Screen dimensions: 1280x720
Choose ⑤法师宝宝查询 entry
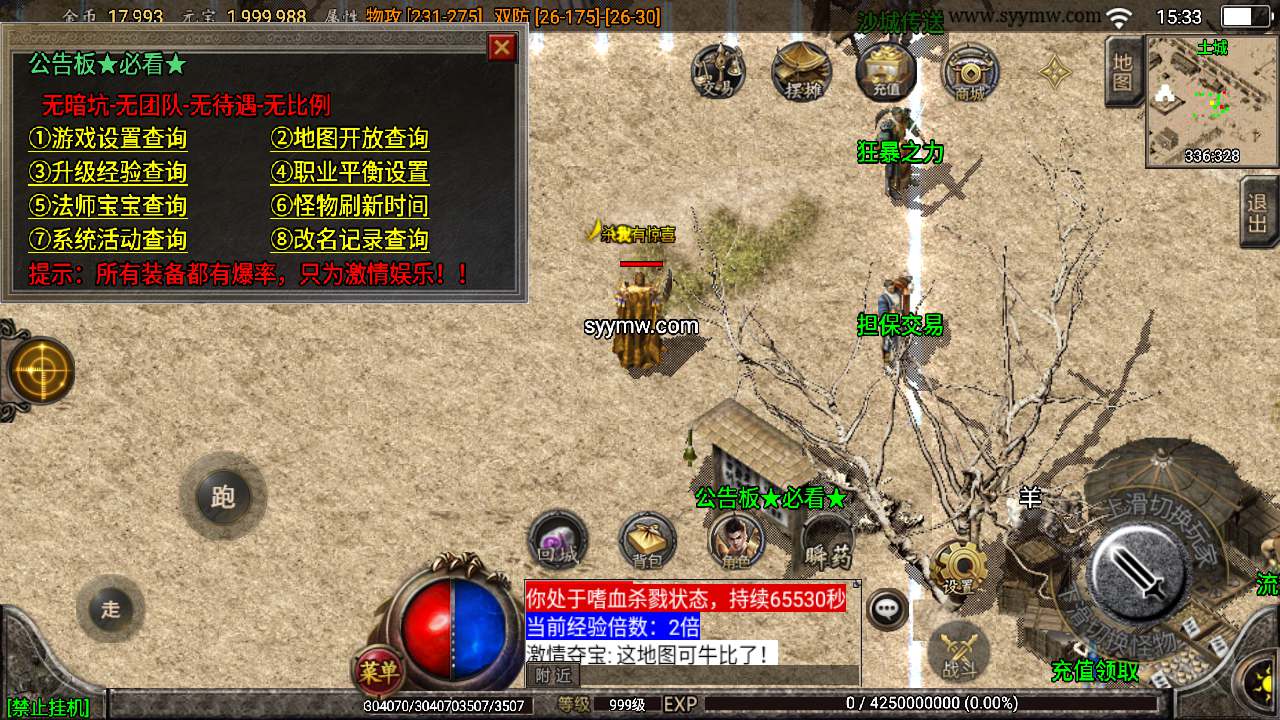click(x=108, y=207)
